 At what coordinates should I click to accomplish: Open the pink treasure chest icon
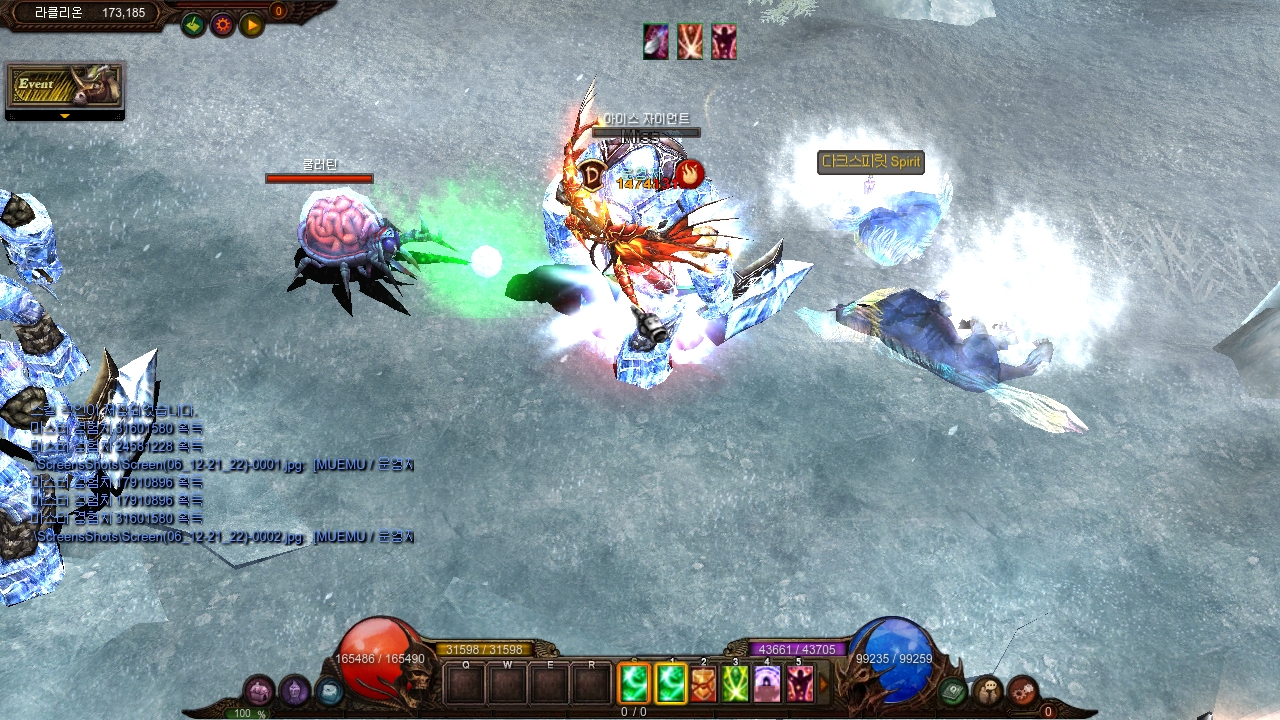[x=259, y=690]
